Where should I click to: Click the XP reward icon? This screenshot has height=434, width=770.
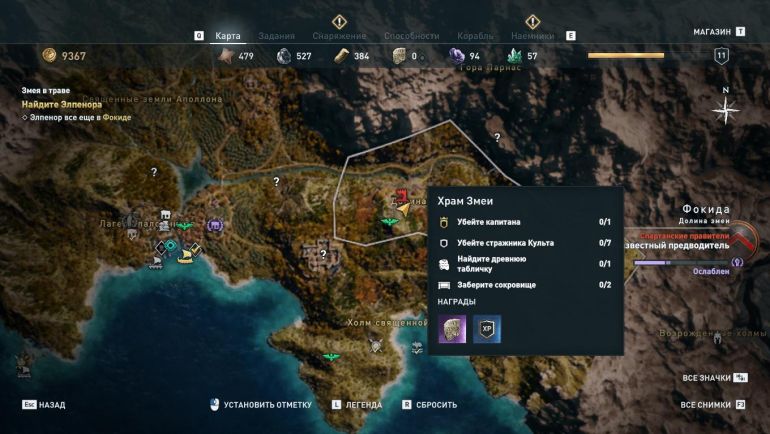click(487, 329)
